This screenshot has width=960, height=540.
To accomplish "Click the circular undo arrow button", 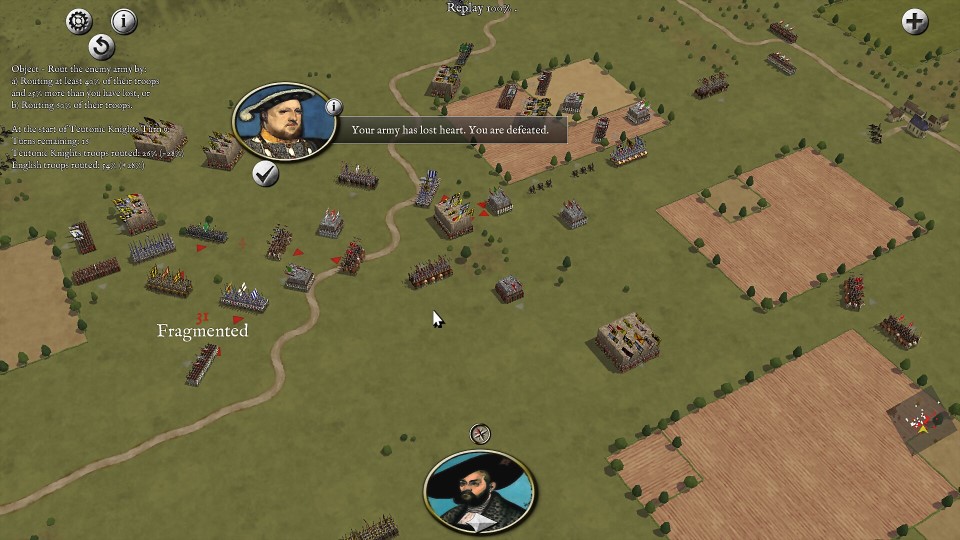I will pos(101,47).
